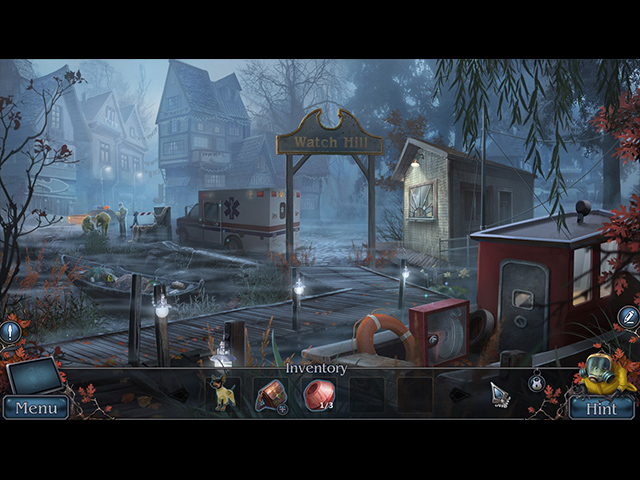The height and width of the screenshot is (480, 640).
Task: Select the dog figurine inventory item
Action: pos(222,395)
